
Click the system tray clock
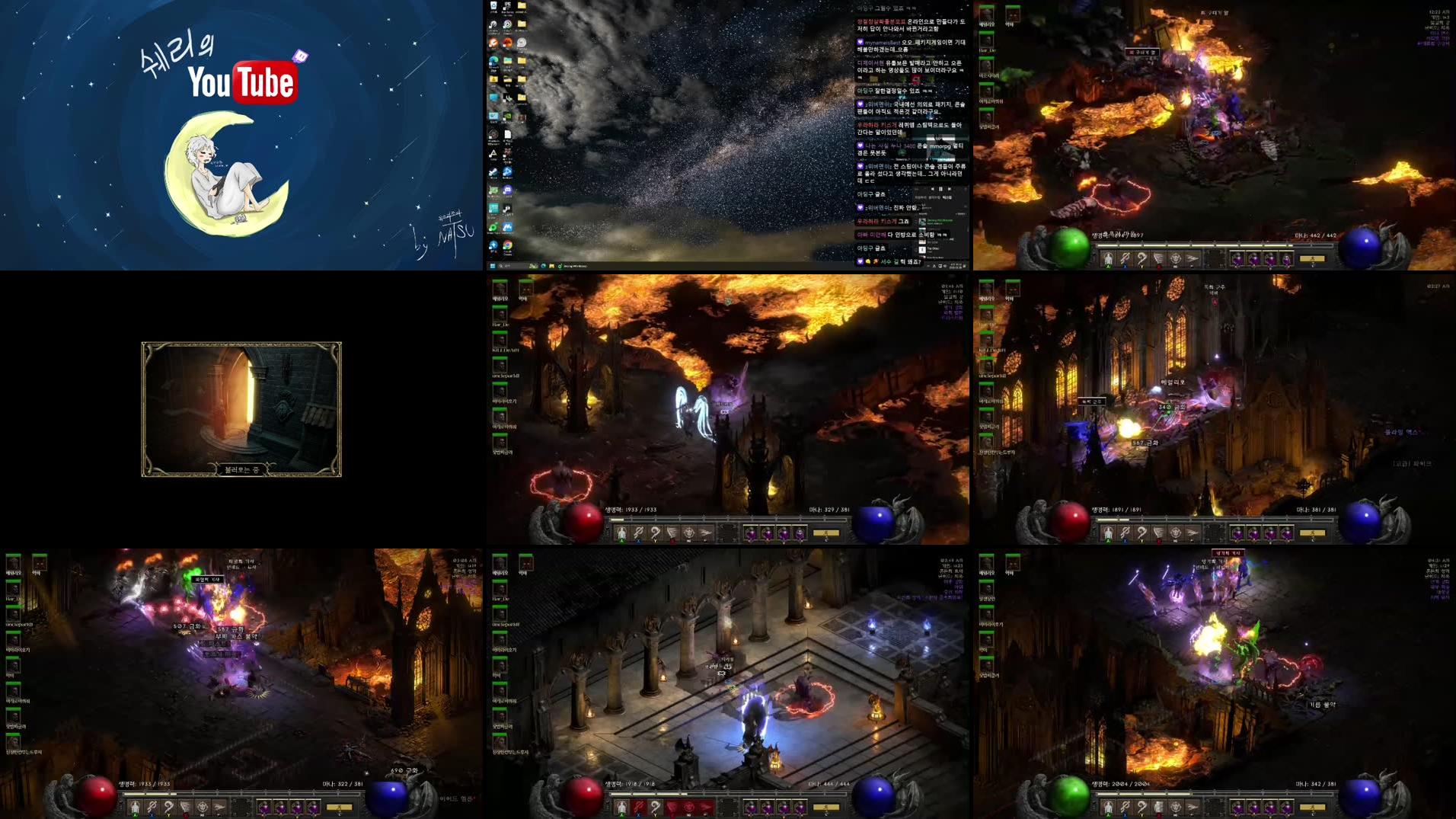pos(956,267)
